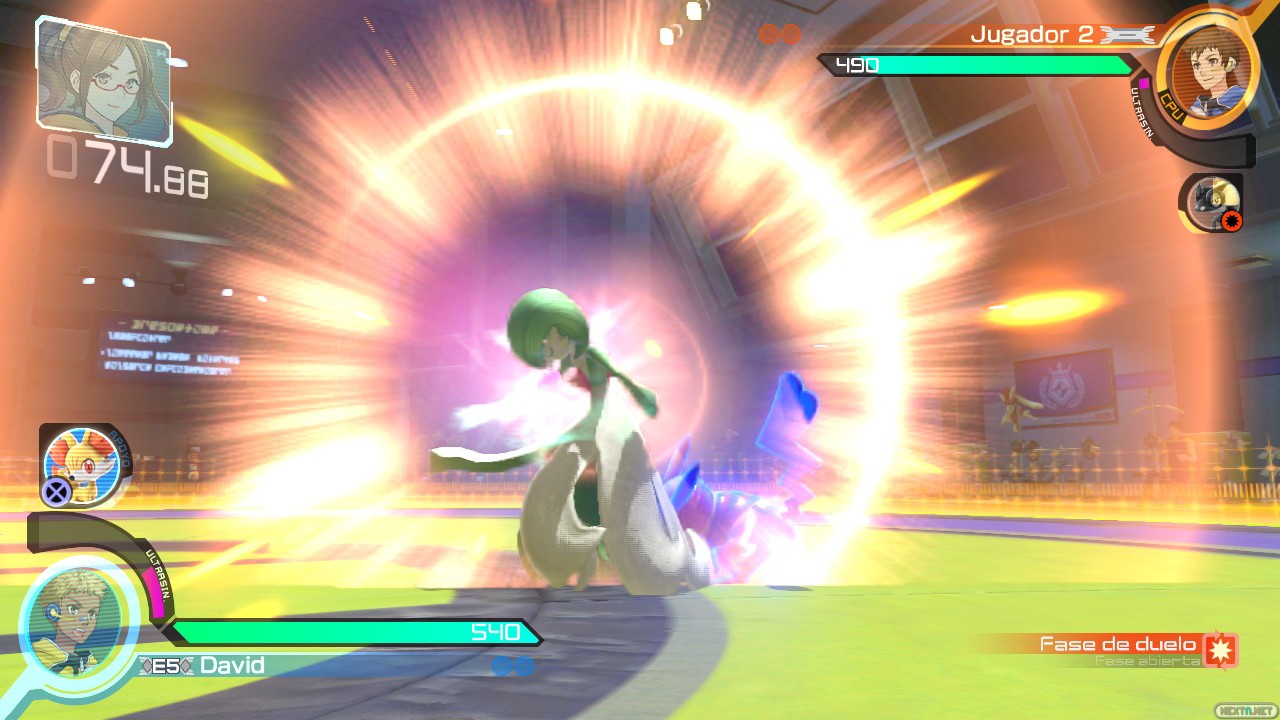This screenshot has height=720, width=1280.
Task: Click the advisor portrait with red glasses
Action: click(x=103, y=78)
